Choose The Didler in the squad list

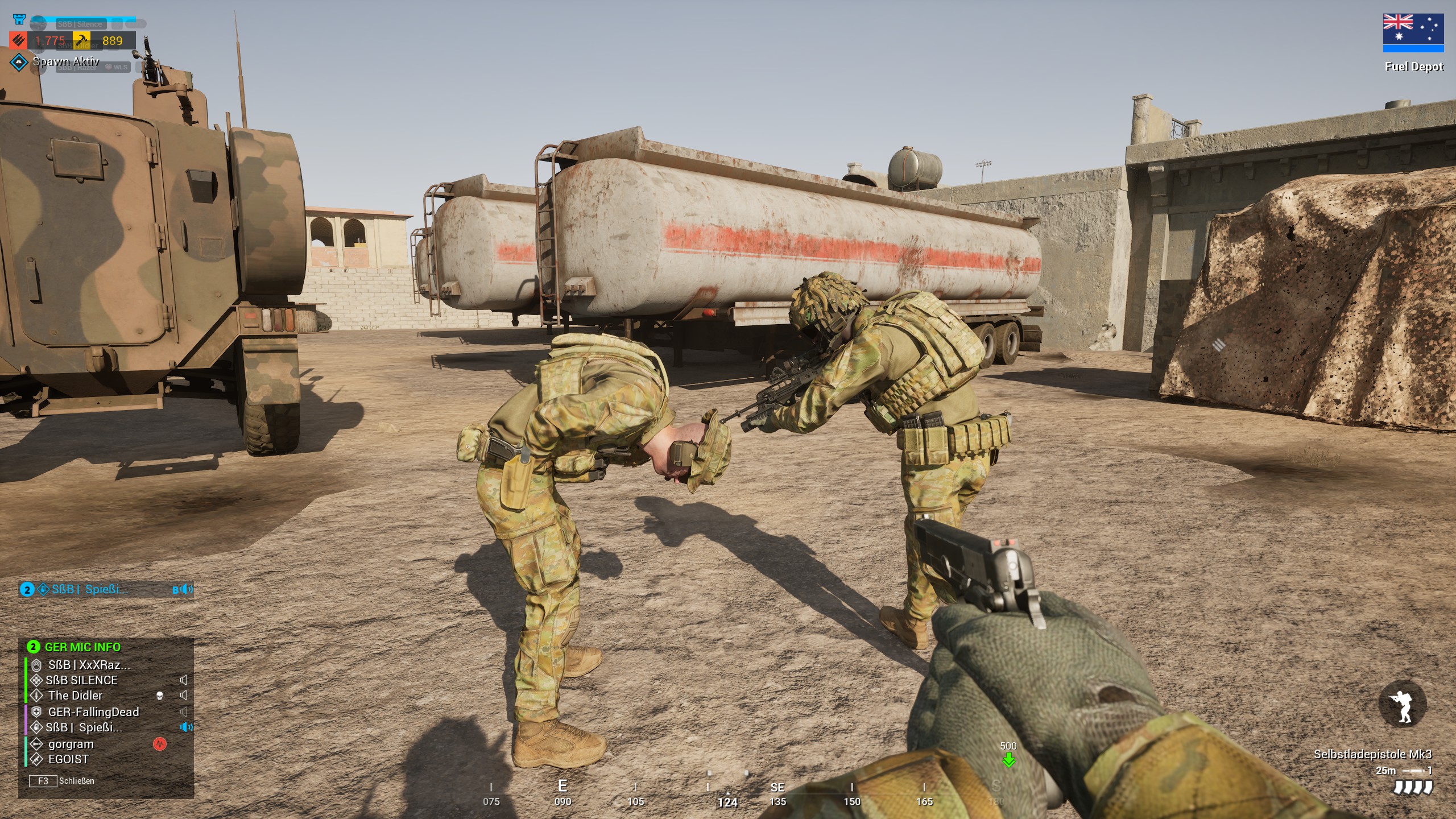75,696
